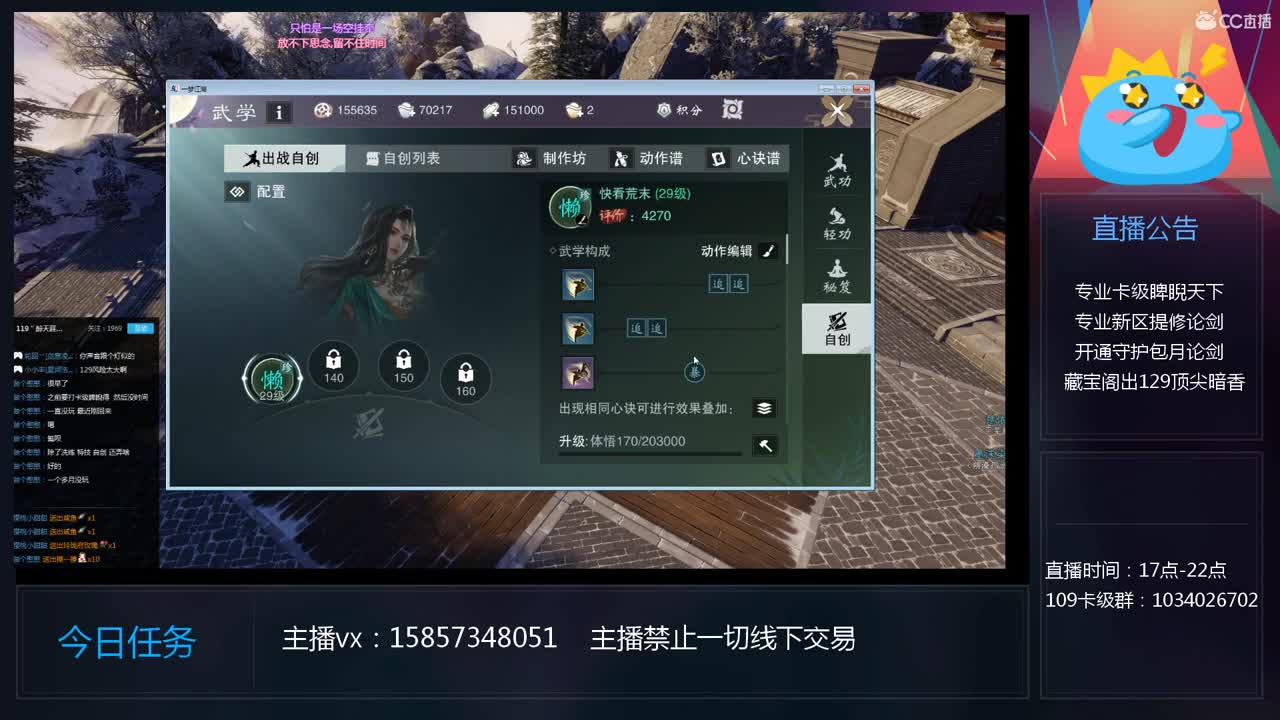Open the 动作编辑 brush icon
The image size is (1280, 720).
(766, 251)
